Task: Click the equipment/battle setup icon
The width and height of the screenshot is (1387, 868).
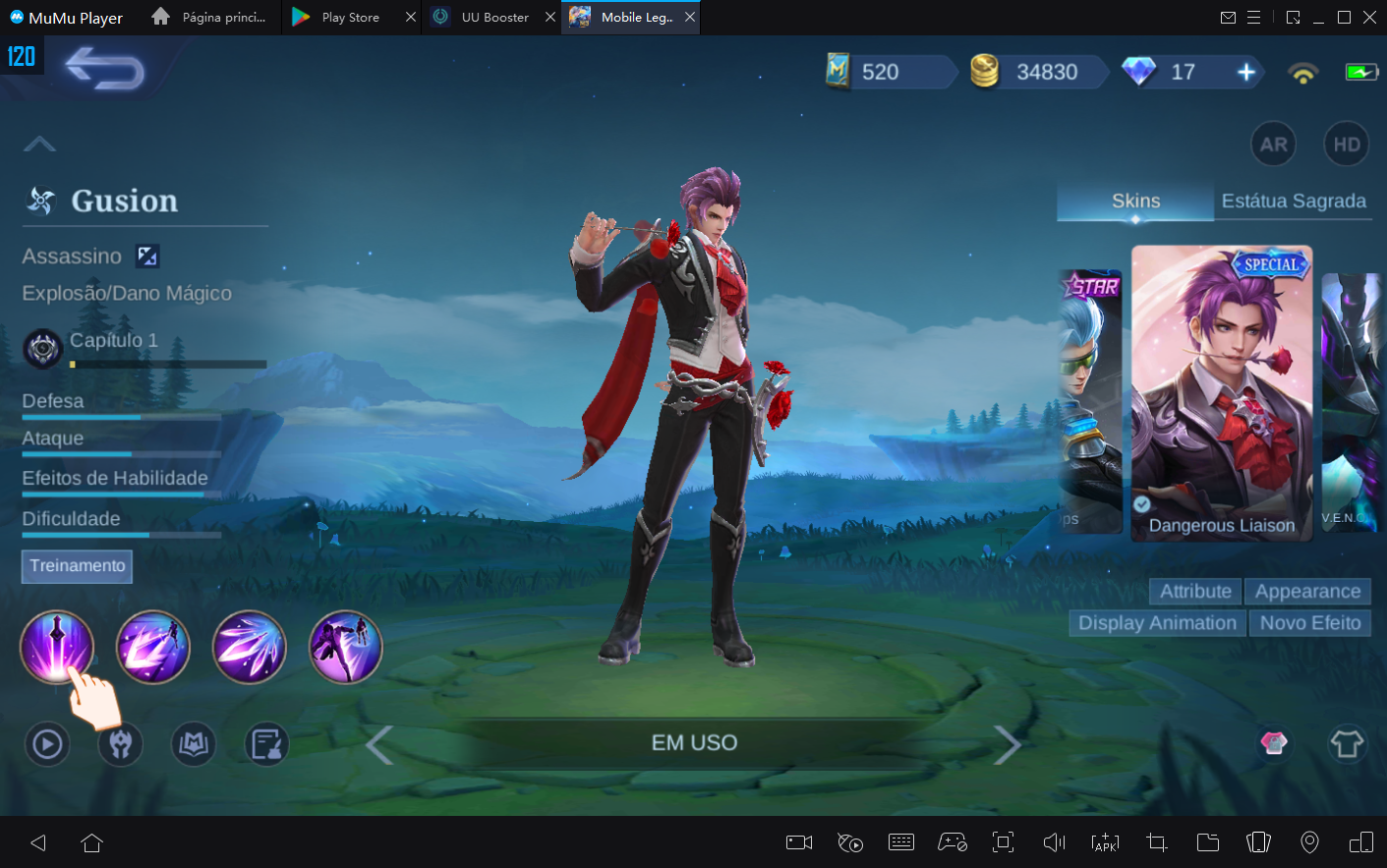Action: point(119,744)
